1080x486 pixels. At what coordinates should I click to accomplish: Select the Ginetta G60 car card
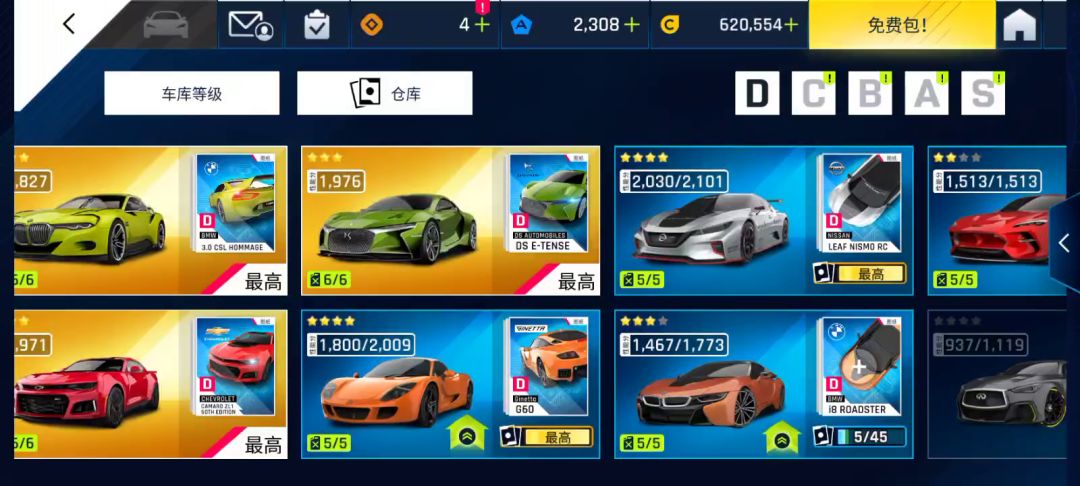tap(450, 384)
